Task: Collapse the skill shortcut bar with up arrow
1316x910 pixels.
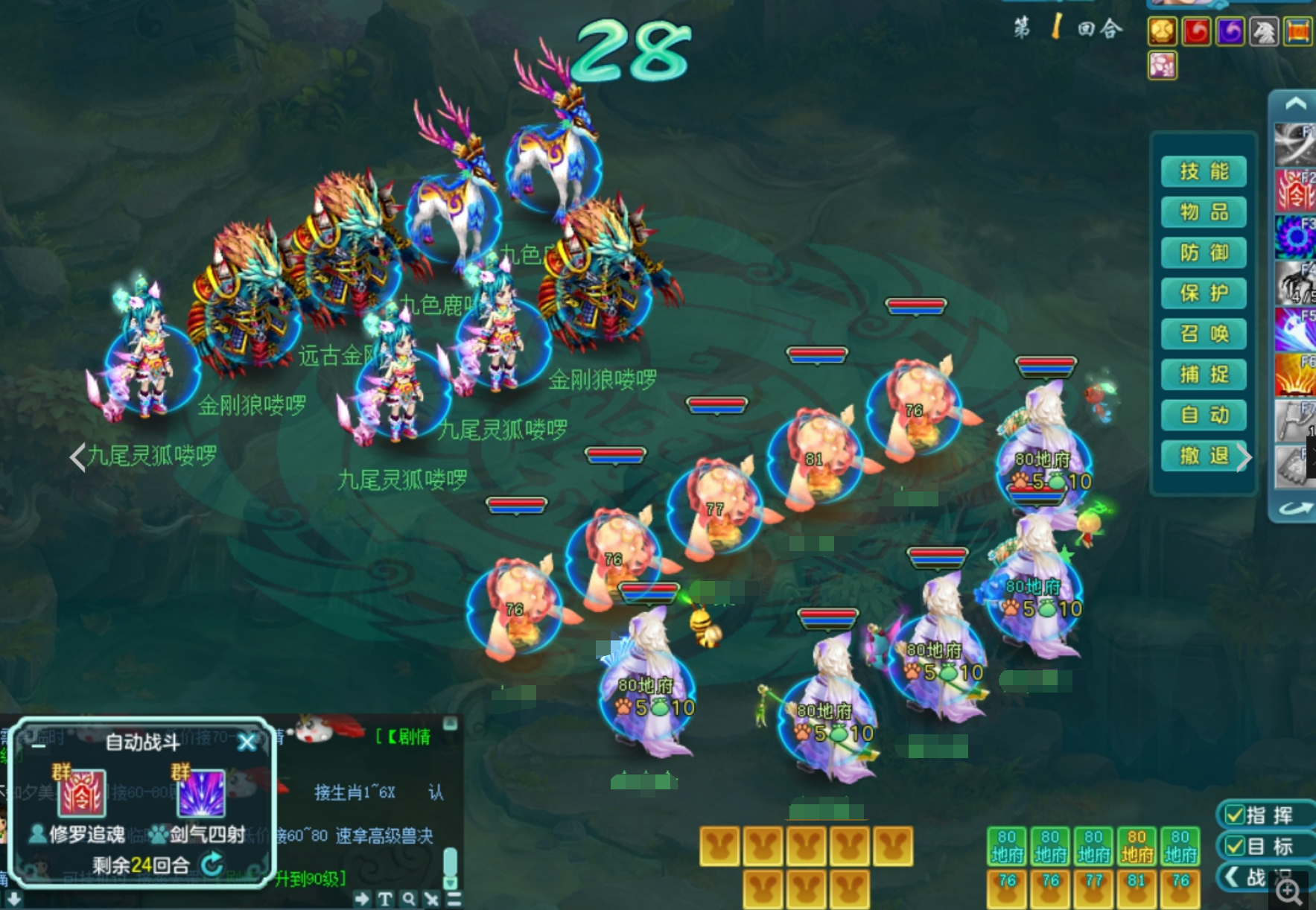Action: (1295, 104)
